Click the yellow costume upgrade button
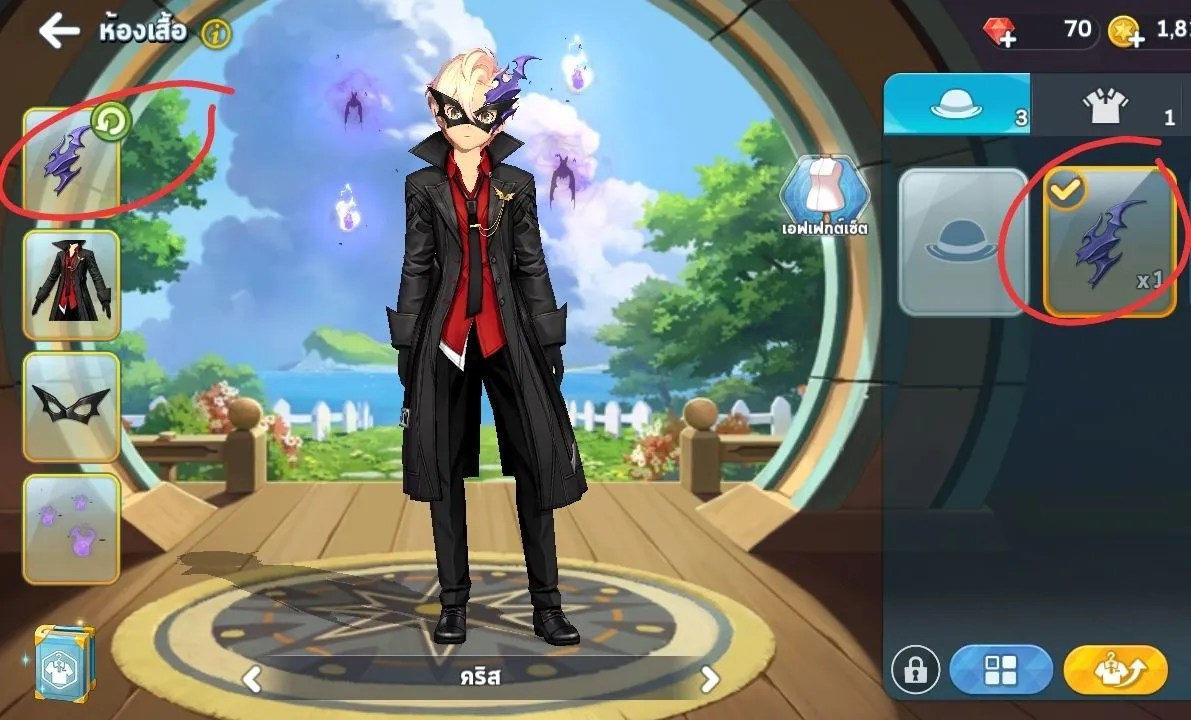This screenshot has width=1191, height=720. pos(1115,669)
